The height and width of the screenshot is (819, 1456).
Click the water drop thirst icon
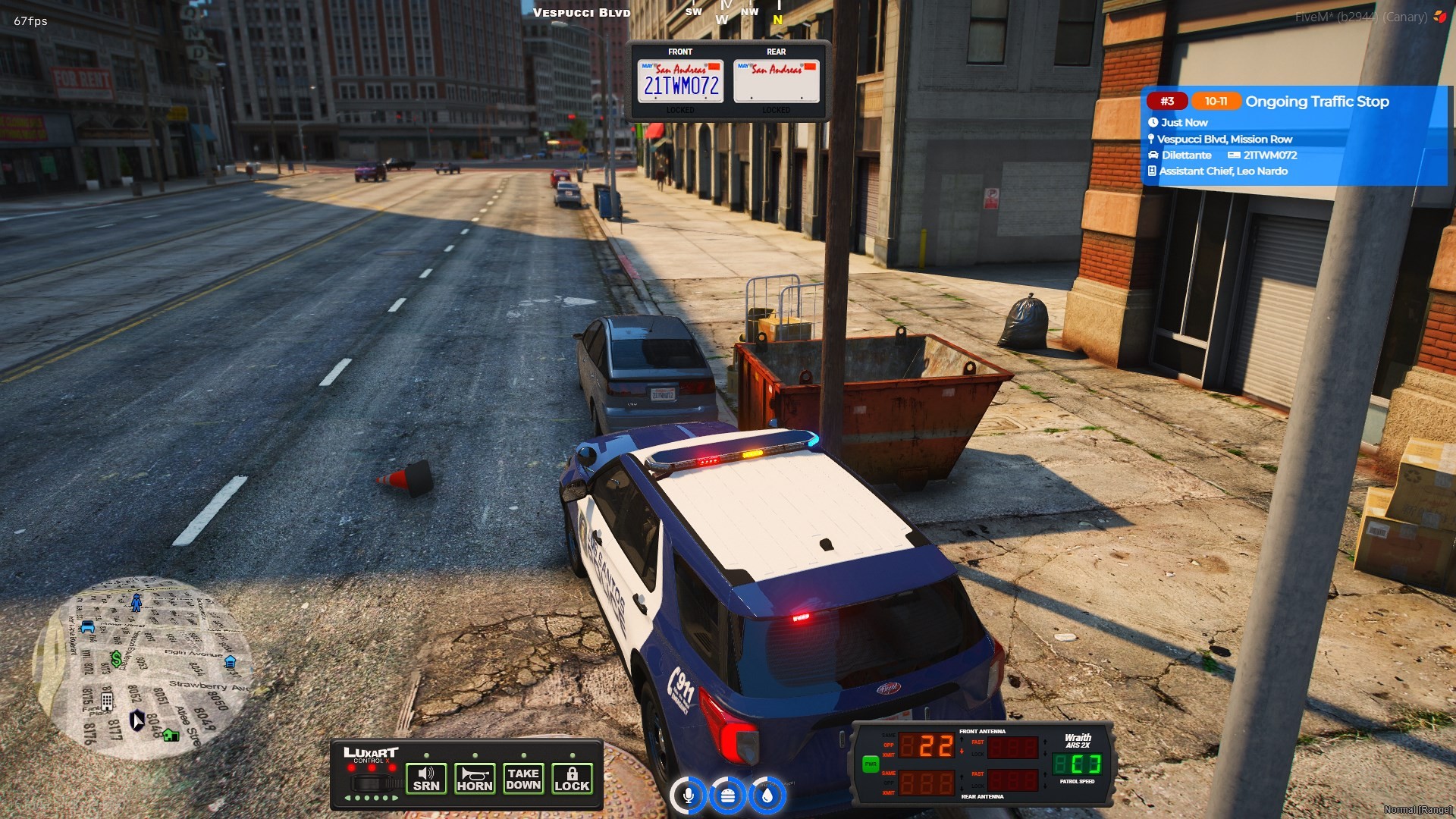(x=767, y=795)
